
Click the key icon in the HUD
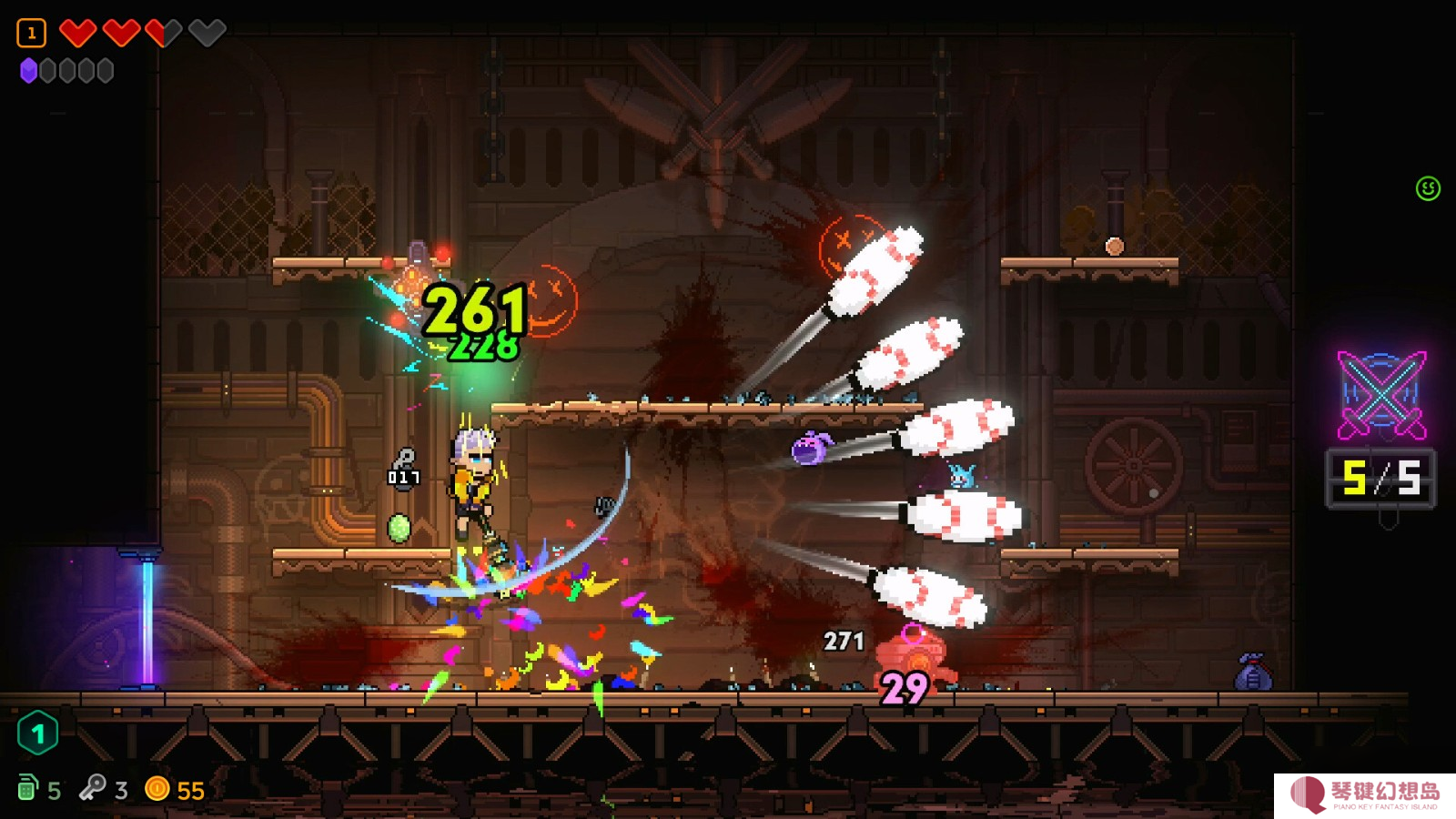[92, 787]
